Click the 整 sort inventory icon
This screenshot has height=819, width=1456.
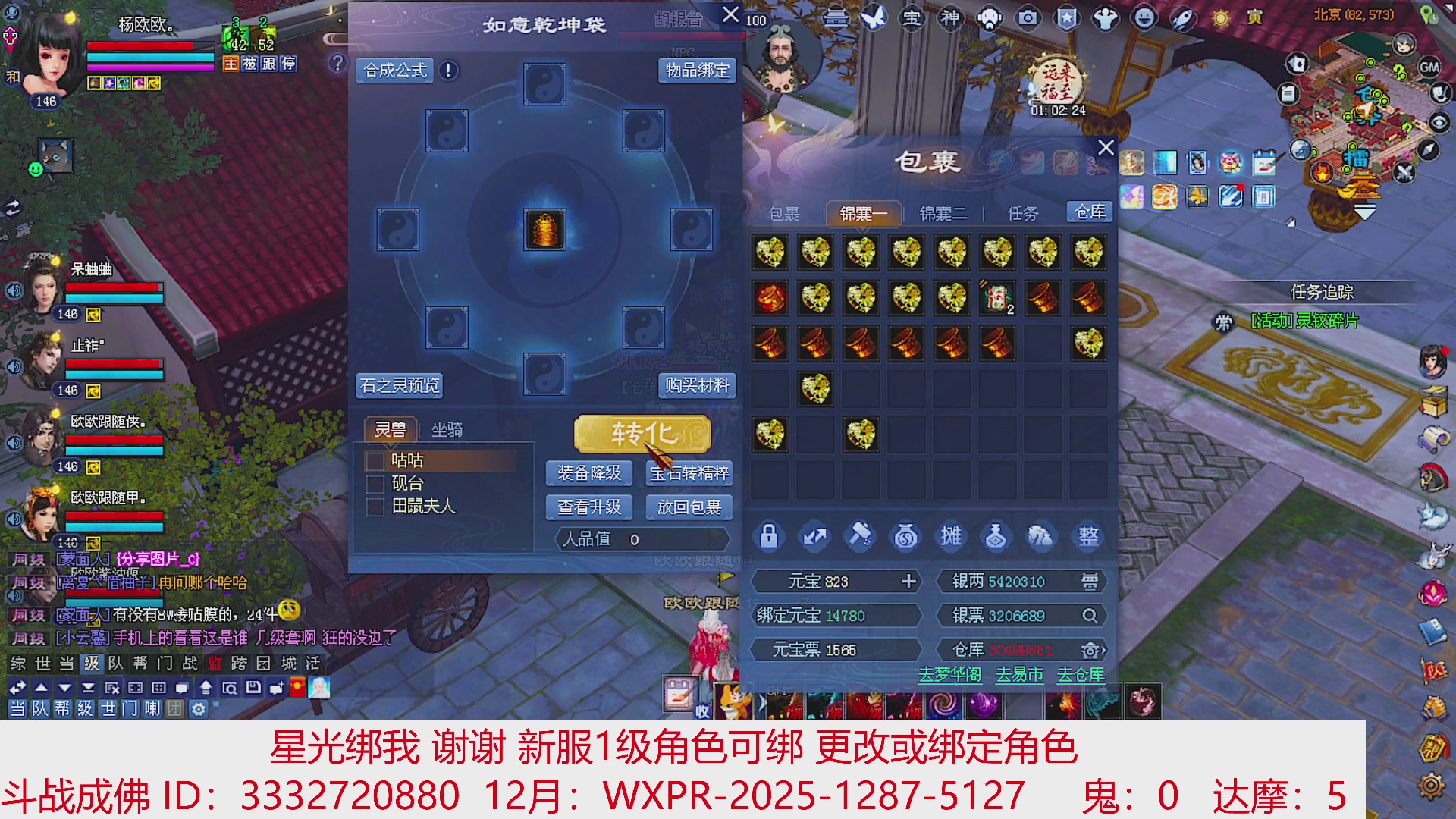tap(1087, 536)
